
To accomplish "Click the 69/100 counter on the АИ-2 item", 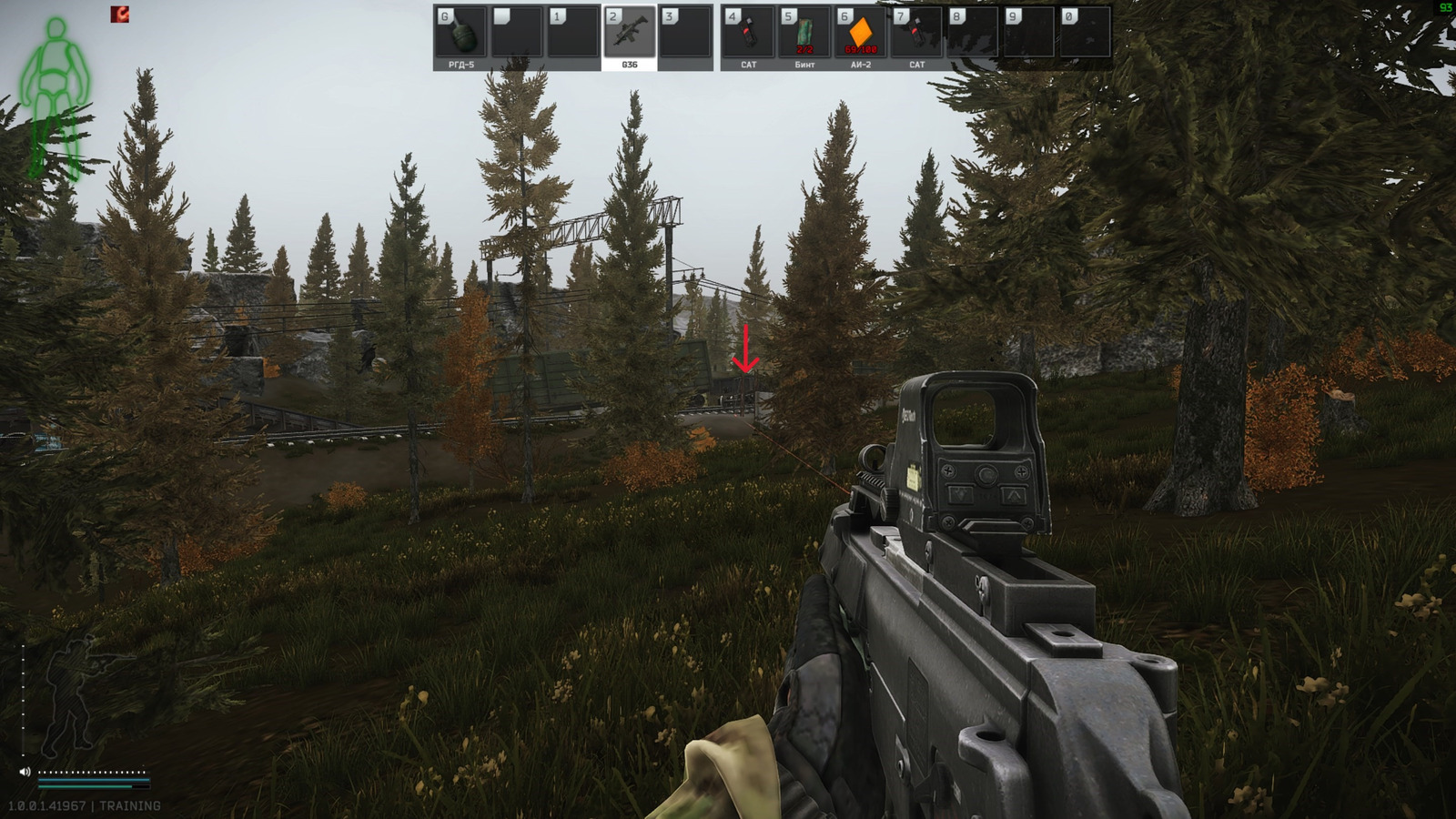I will coord(859,50).
